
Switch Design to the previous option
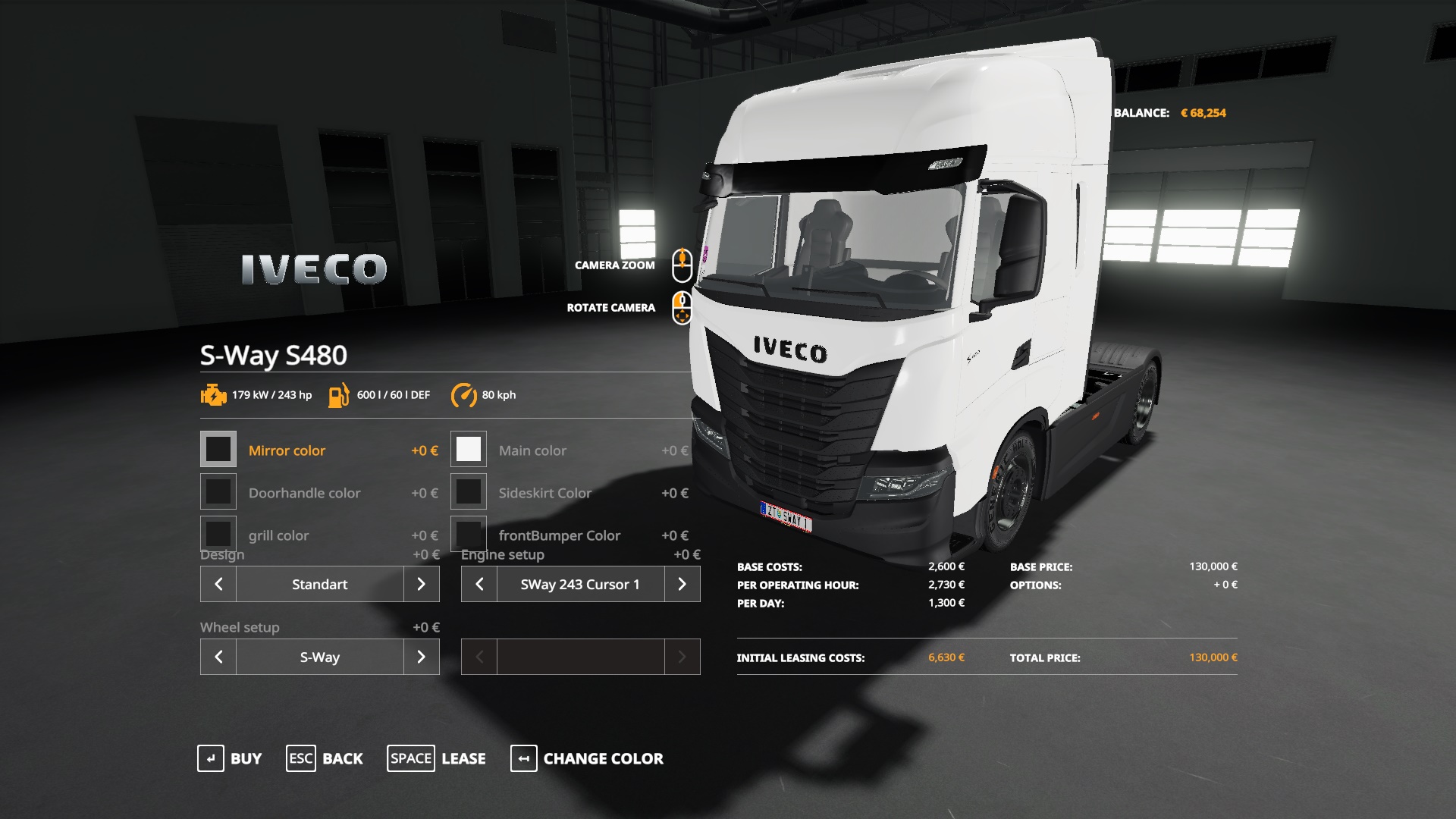pos(218,584)
